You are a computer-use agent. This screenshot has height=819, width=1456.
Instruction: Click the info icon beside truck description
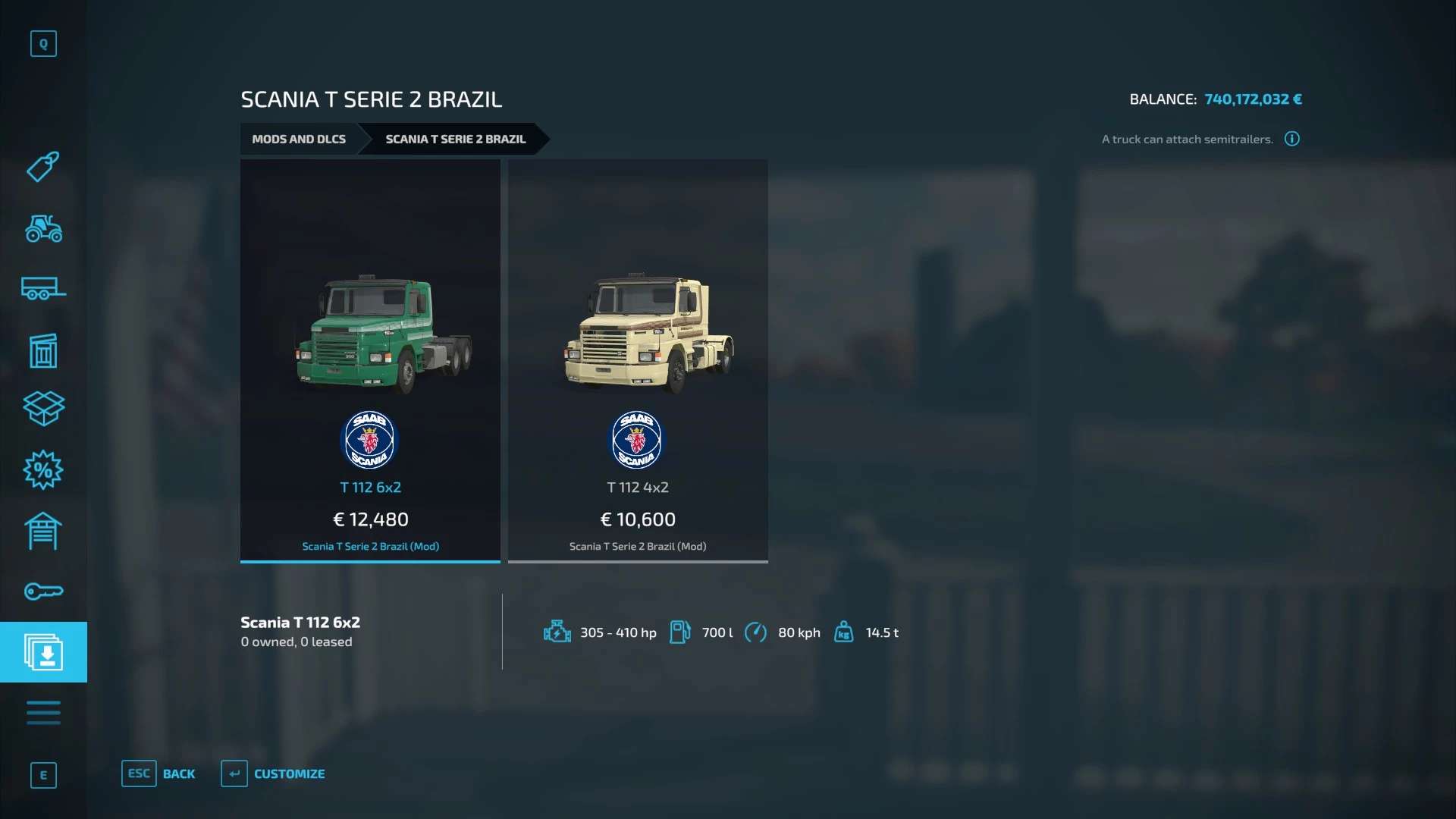[1292, 139]
